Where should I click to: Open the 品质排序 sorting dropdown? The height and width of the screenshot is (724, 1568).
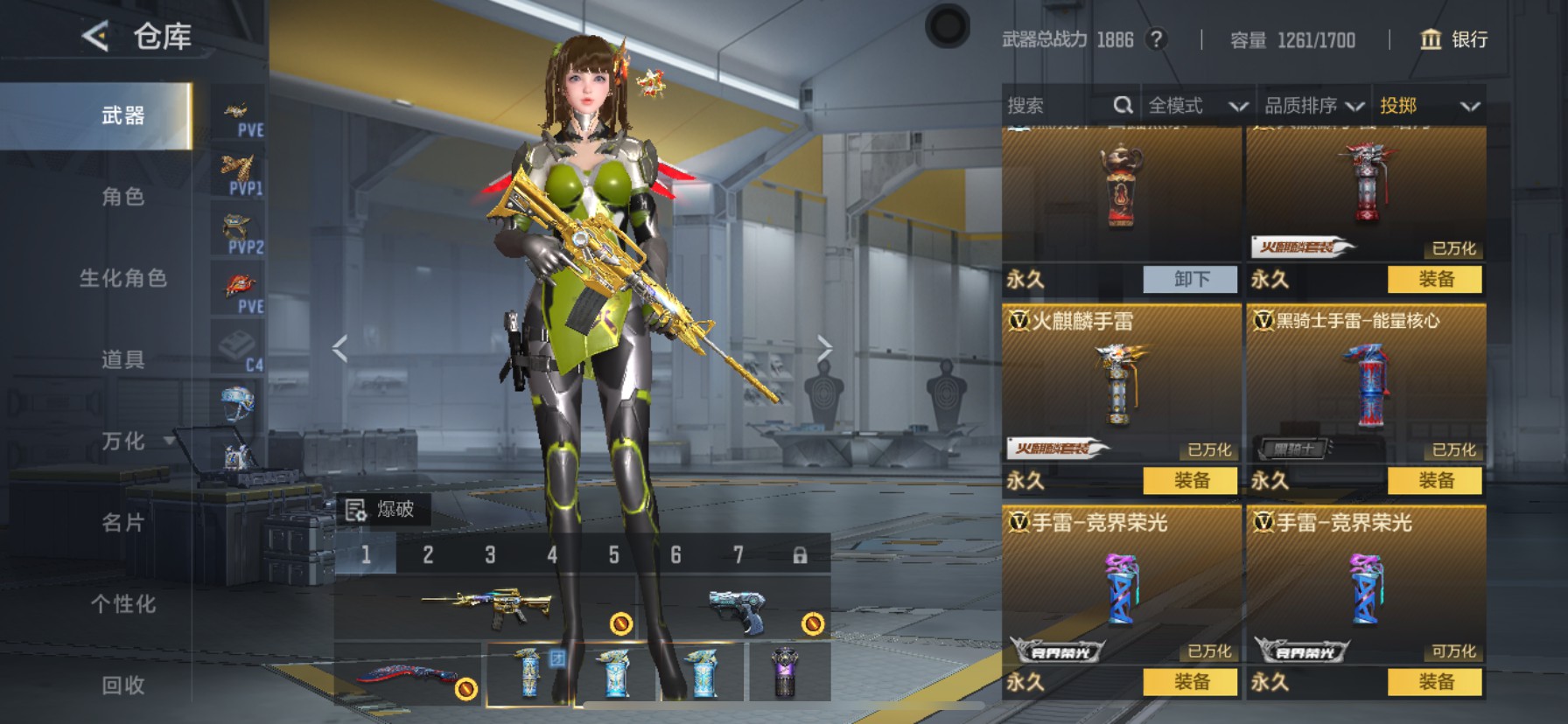pos(1313,106)
